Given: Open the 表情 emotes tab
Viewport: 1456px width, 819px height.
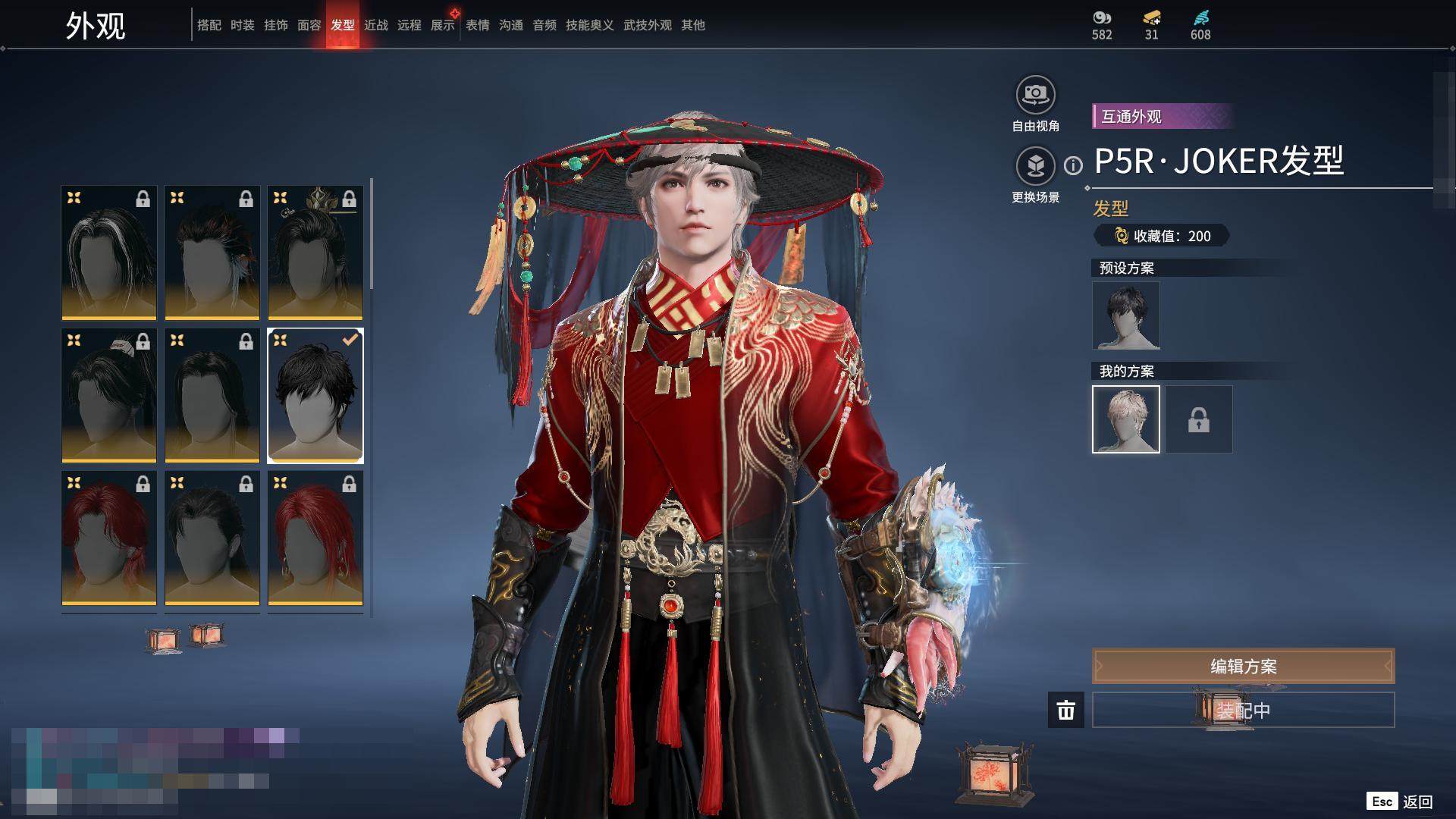Looking at the screenshot, I should tap(477, 25).
